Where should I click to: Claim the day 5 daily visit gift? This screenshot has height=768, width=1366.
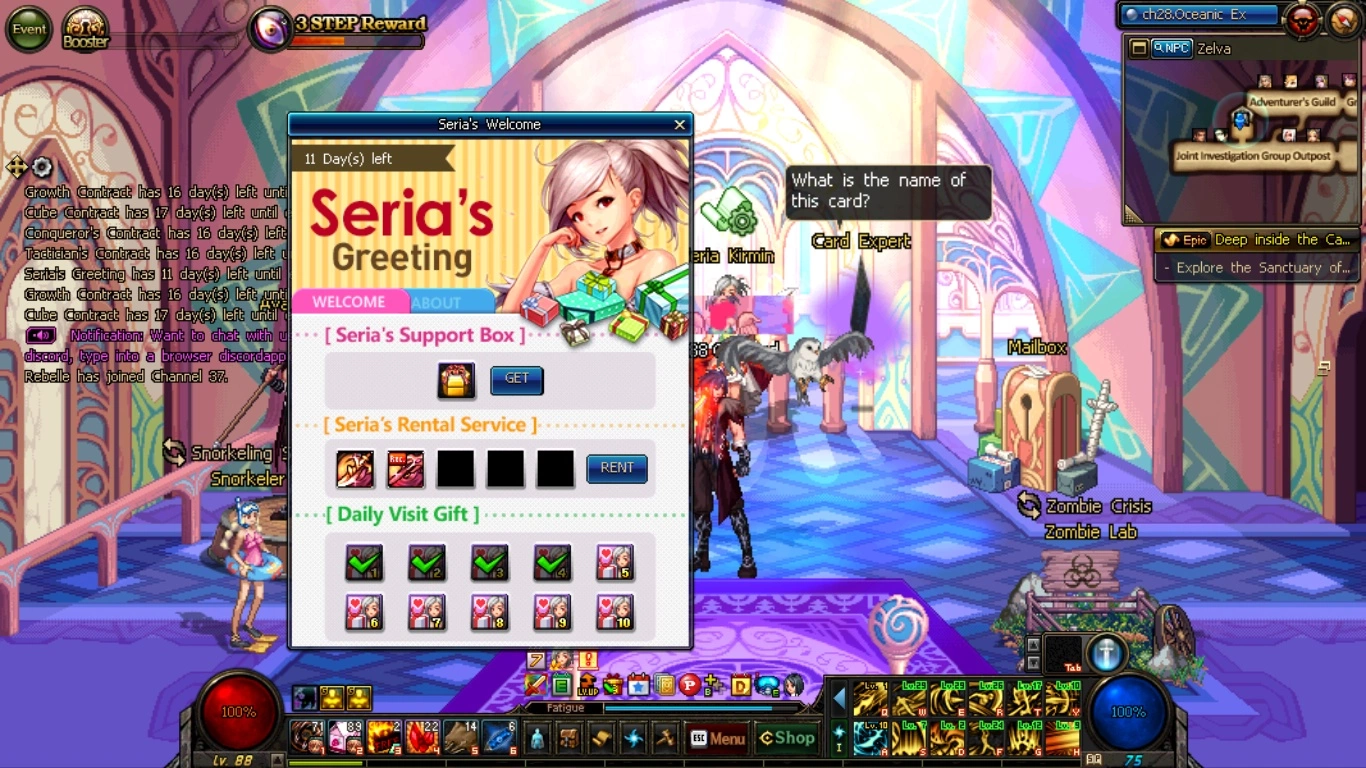614,563
